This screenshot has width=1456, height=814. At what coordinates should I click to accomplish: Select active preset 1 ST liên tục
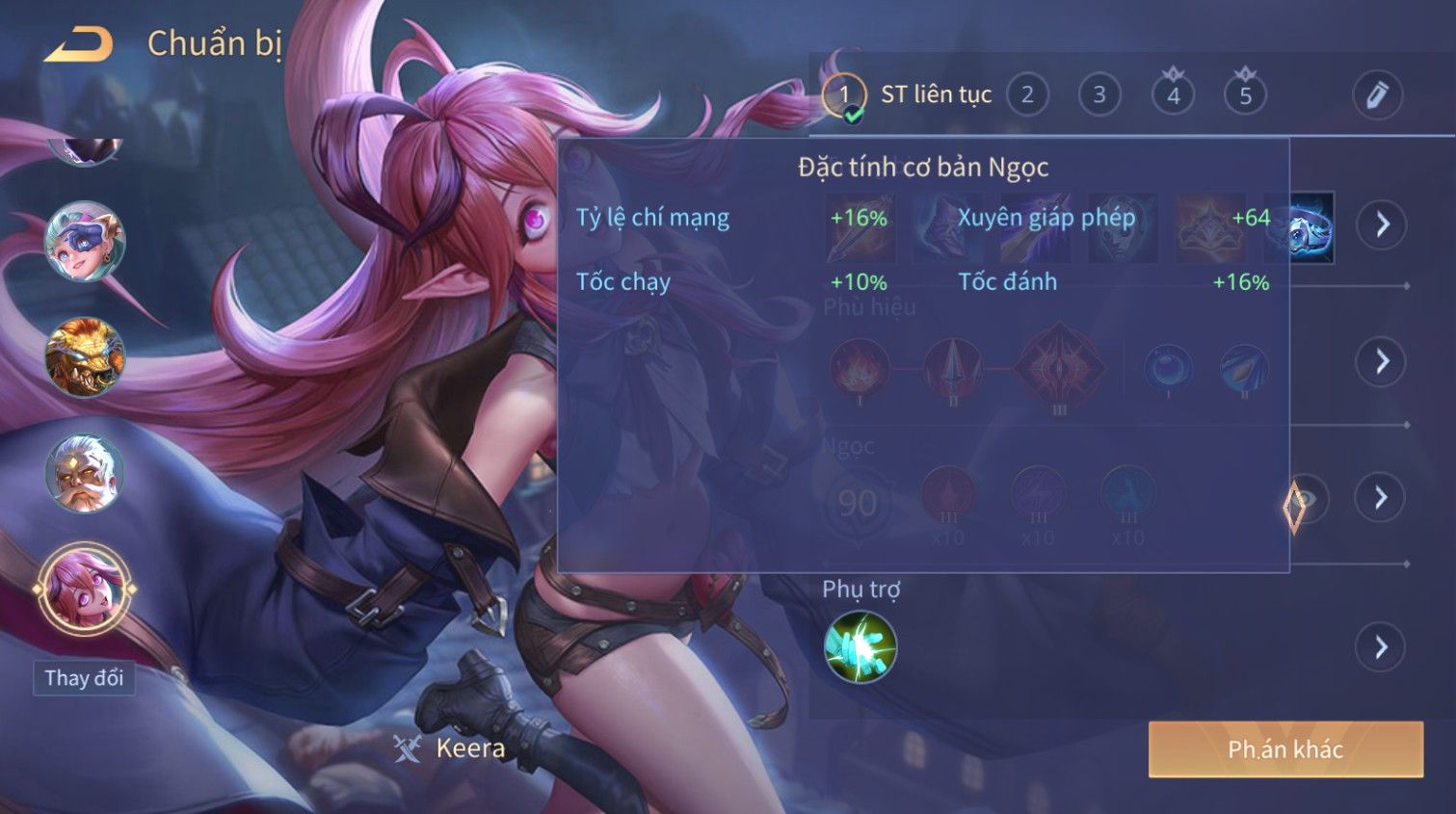(844, 94)
